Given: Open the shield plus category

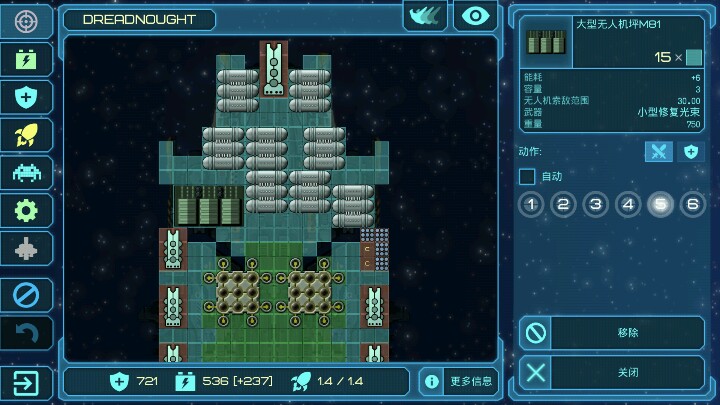Looking at the screenshot, I should [x=26, y=97].
